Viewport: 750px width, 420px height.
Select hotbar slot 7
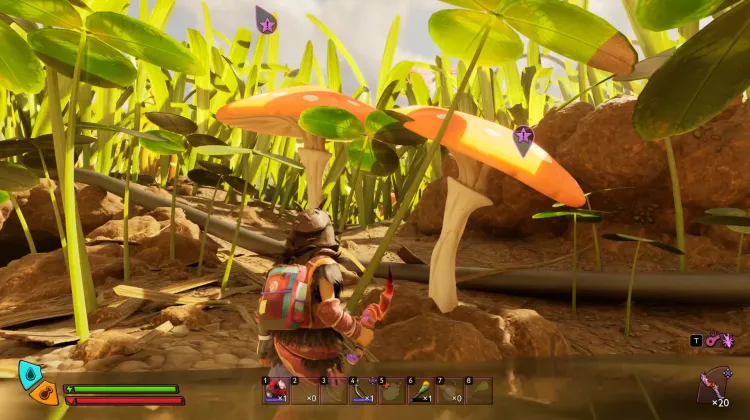[450, 390]
